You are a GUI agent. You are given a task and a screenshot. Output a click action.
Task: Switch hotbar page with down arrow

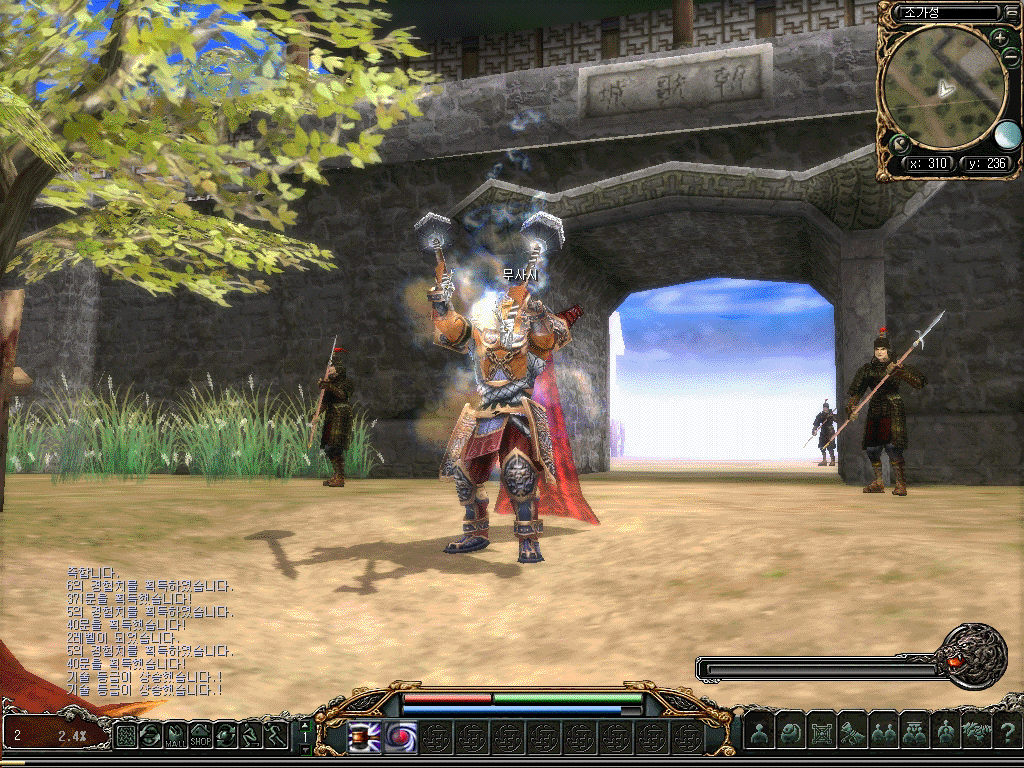(x=305, y=748)
